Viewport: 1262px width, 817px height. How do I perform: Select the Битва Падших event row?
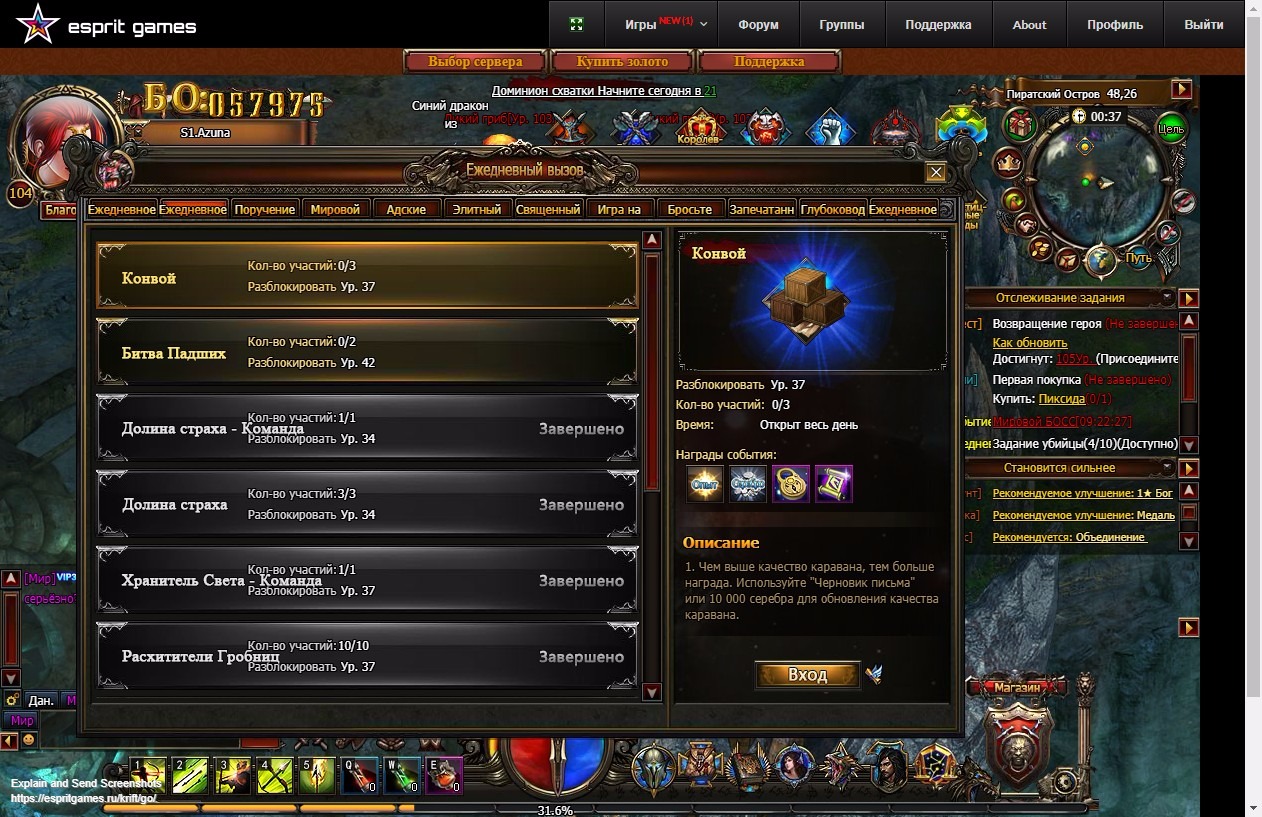tap(367, 353)
